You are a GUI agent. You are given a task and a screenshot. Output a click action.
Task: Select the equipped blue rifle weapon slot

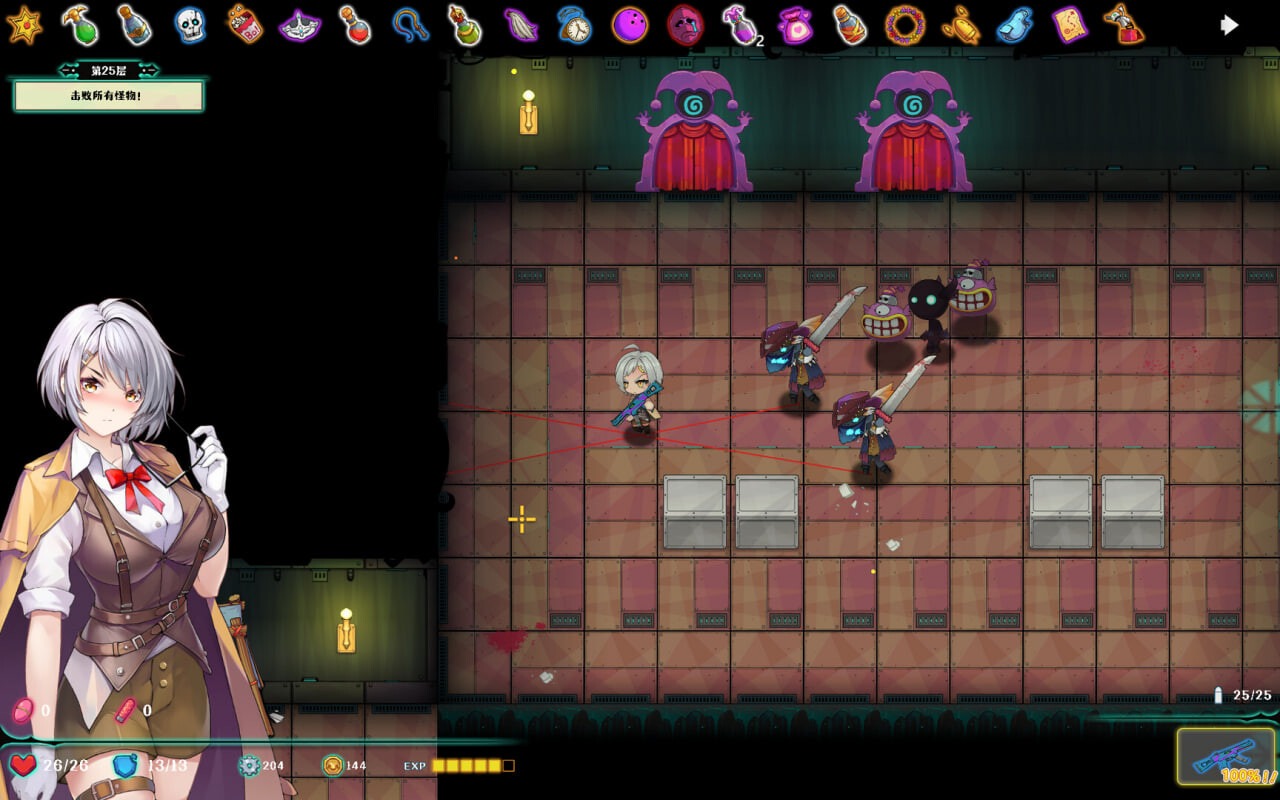tap(1225, 757)
